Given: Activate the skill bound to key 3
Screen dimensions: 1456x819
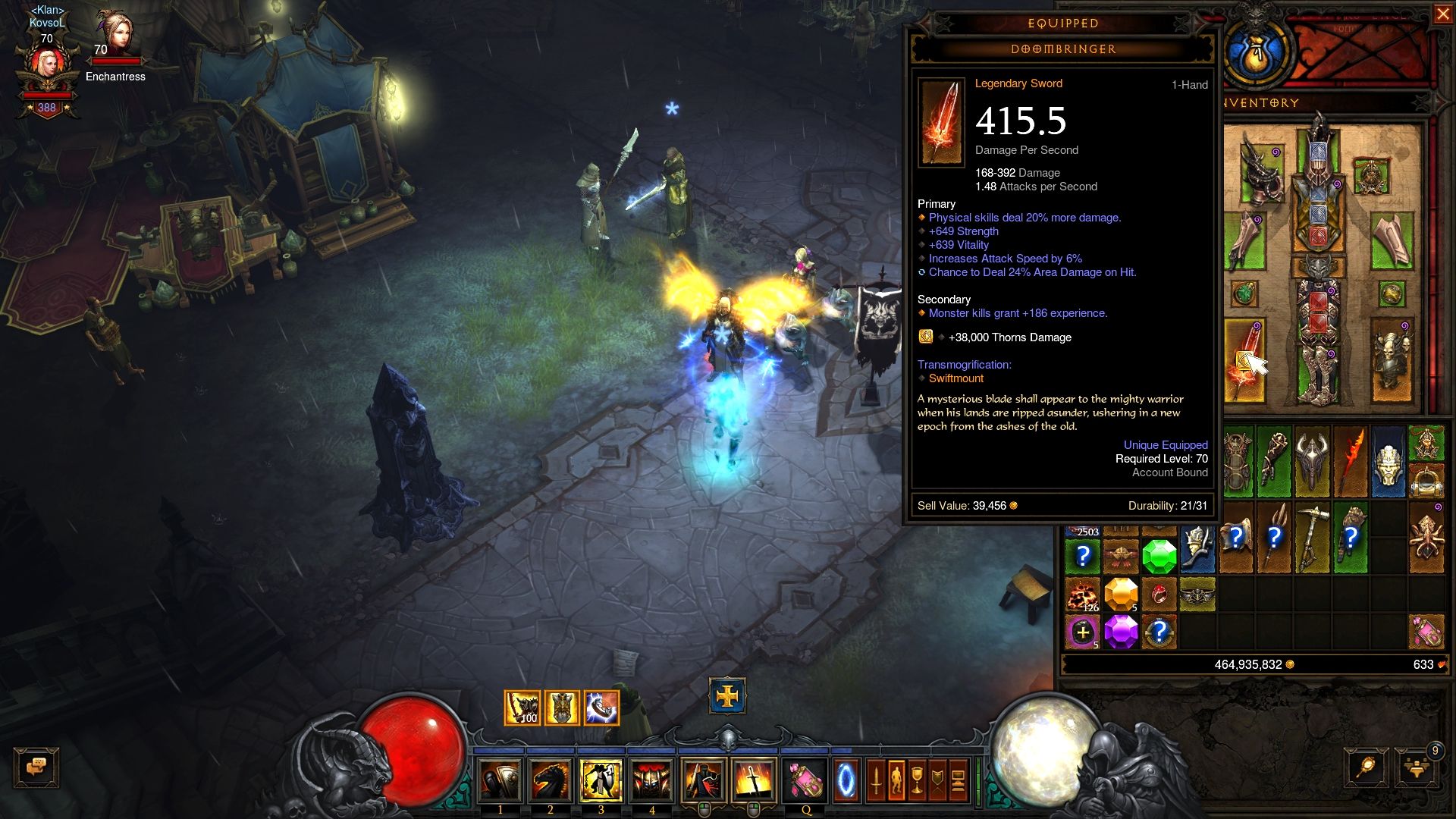Looking at the screenshot, I should tap(601, 781).
